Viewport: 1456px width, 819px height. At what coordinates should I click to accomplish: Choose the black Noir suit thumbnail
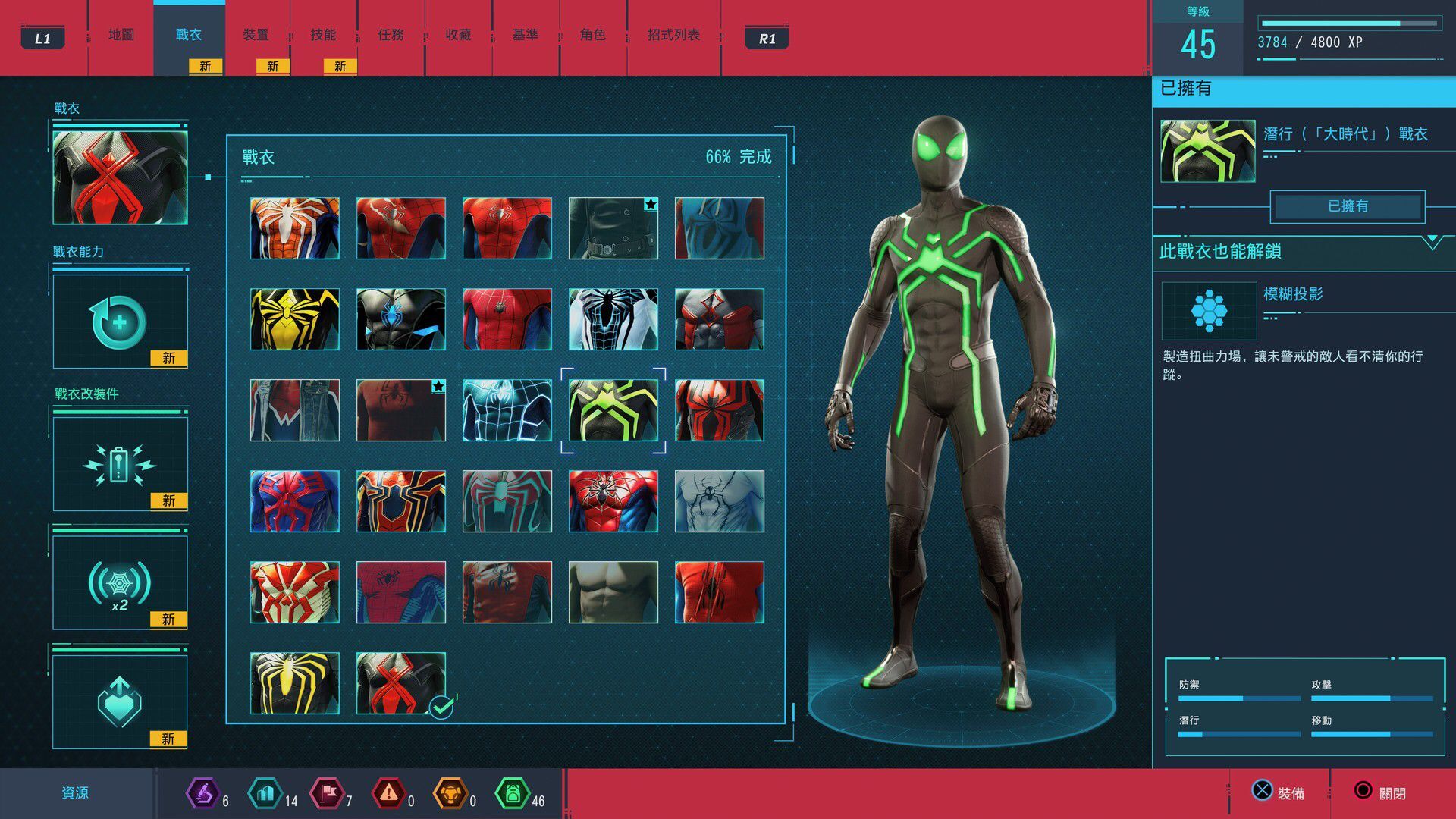click(x=613, y=228)
